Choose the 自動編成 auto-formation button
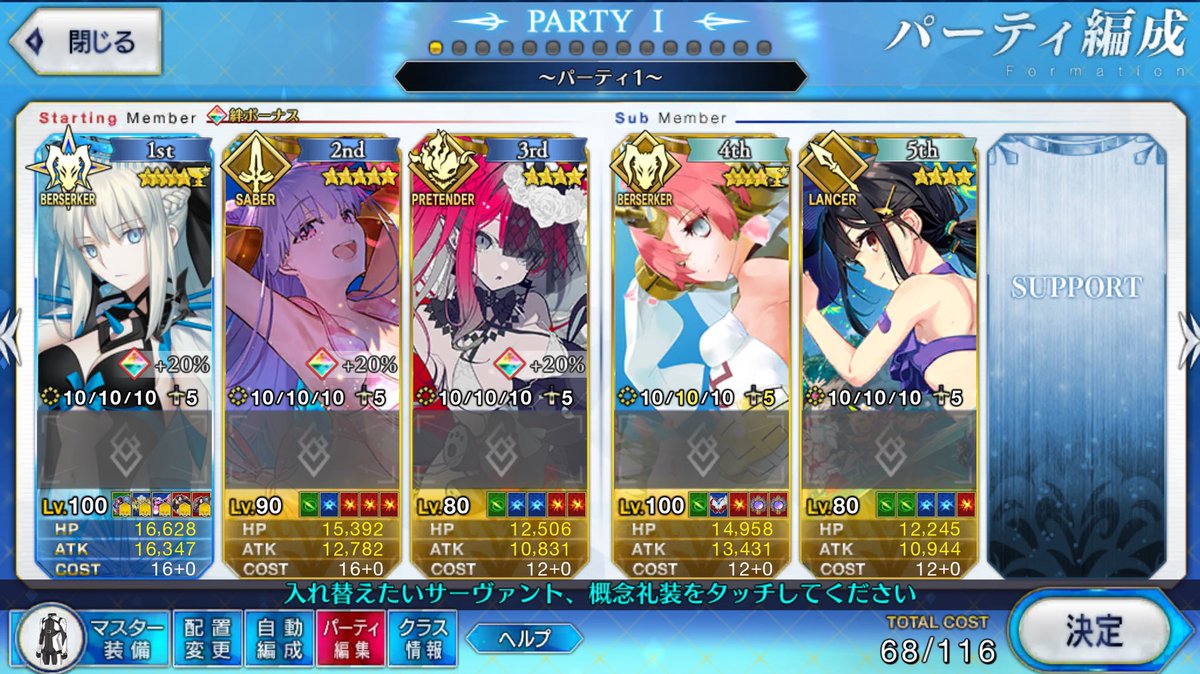Screen dimensions: 1200x674 click(x=278, y=639)
